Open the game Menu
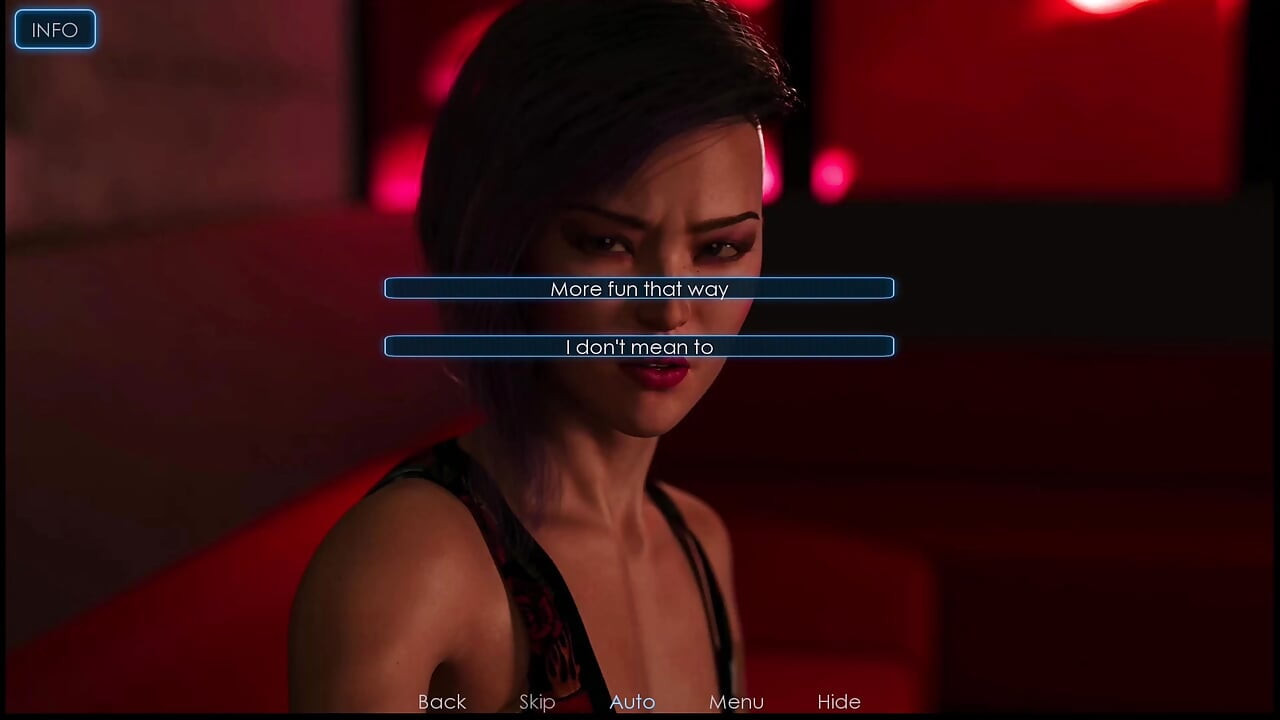This screenshot has width=1280, height=720. pyautogui.click(x=736, y=702)
